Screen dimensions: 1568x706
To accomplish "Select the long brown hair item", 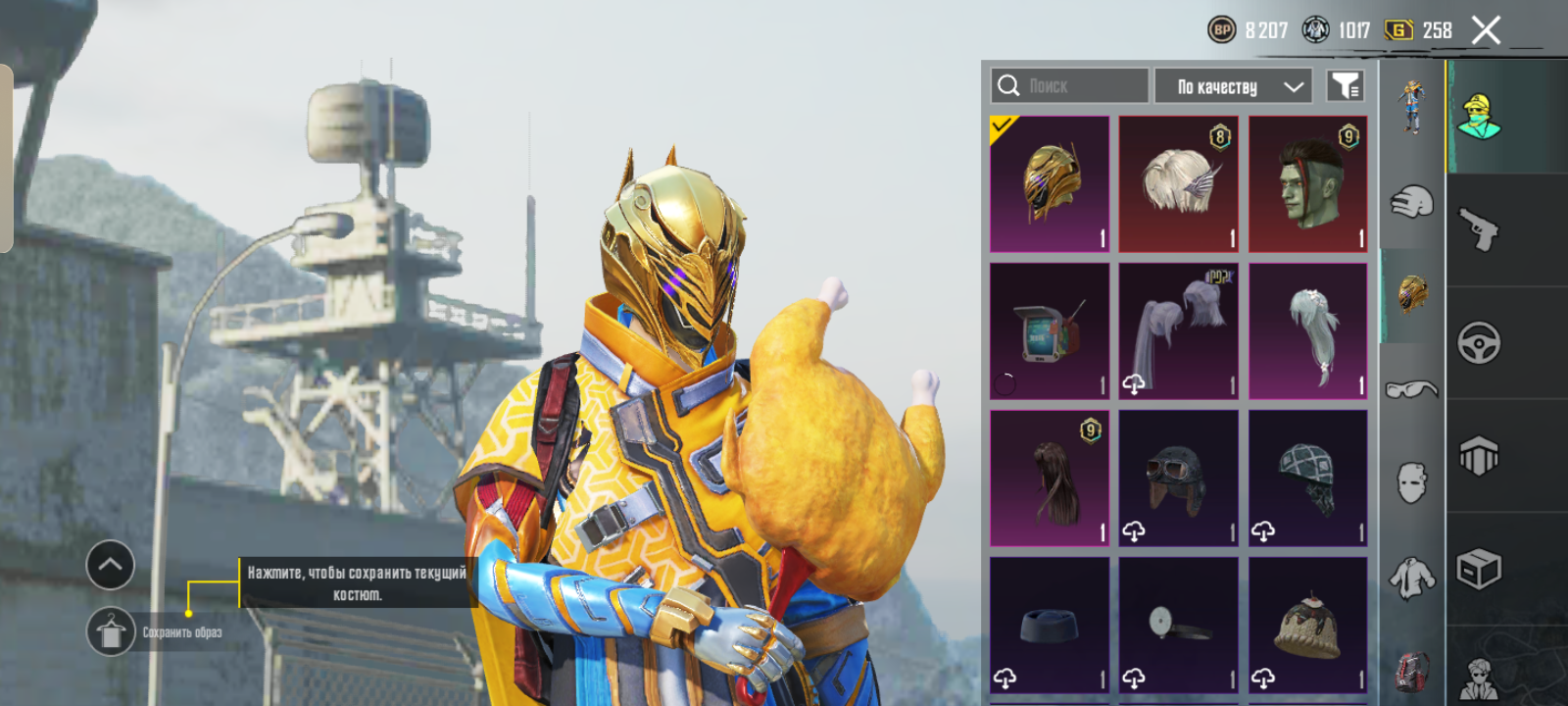I will [1050, 479].
